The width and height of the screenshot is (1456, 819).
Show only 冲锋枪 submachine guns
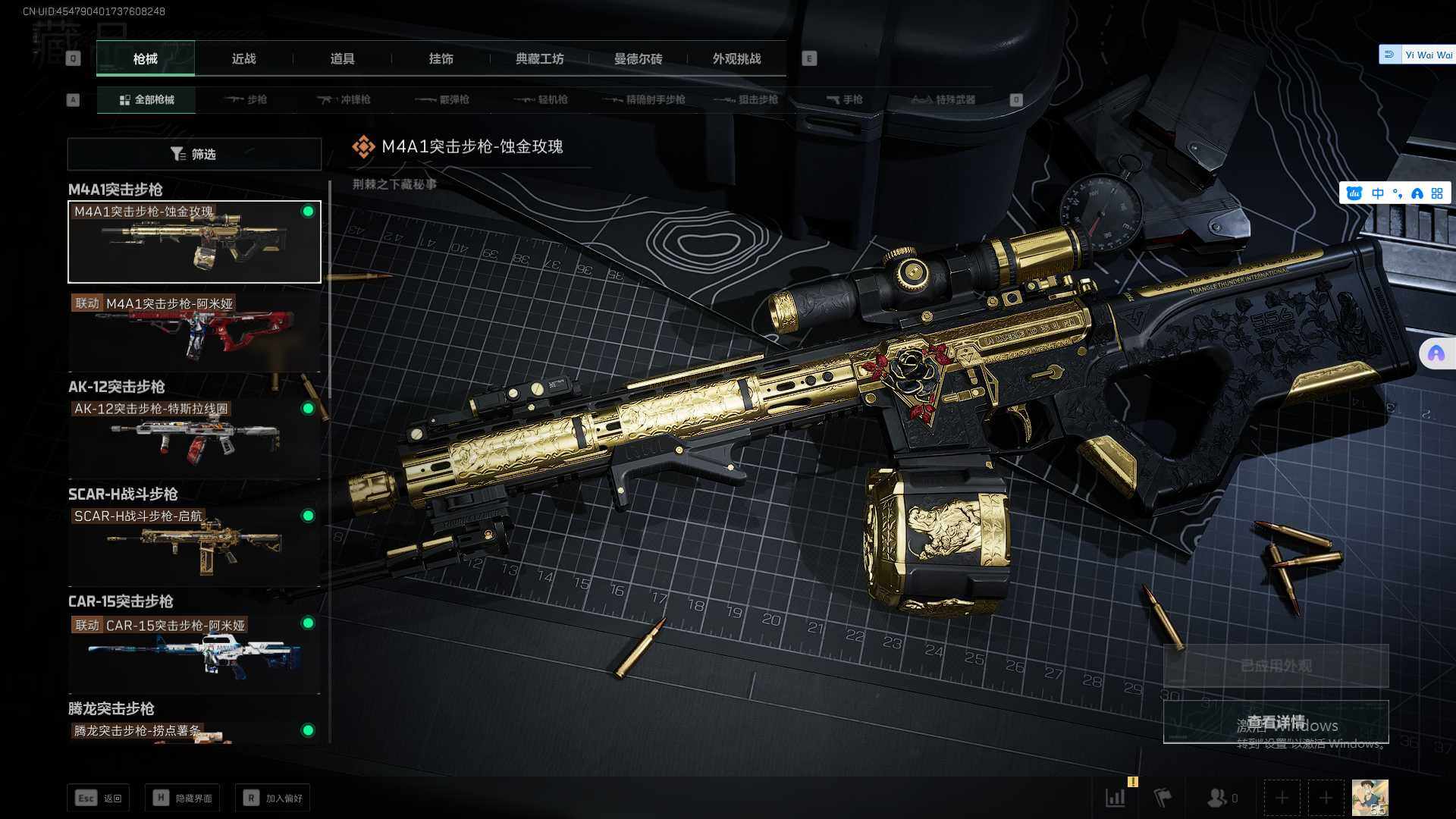pos(344,99)
